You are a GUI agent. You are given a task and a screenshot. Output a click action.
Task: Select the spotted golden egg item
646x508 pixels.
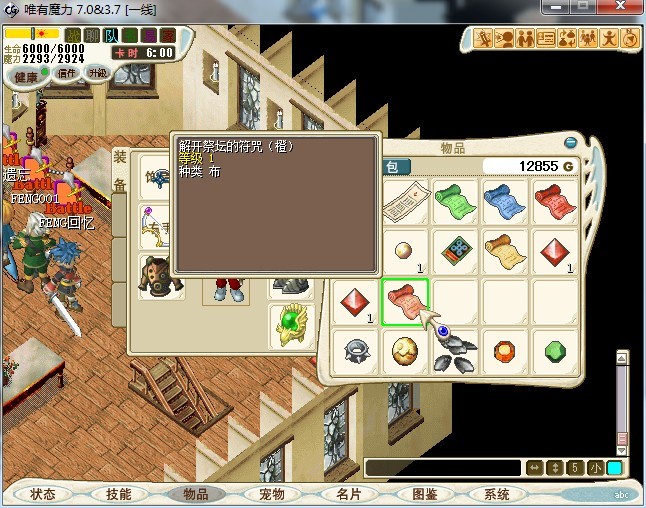tap(405, 350)
